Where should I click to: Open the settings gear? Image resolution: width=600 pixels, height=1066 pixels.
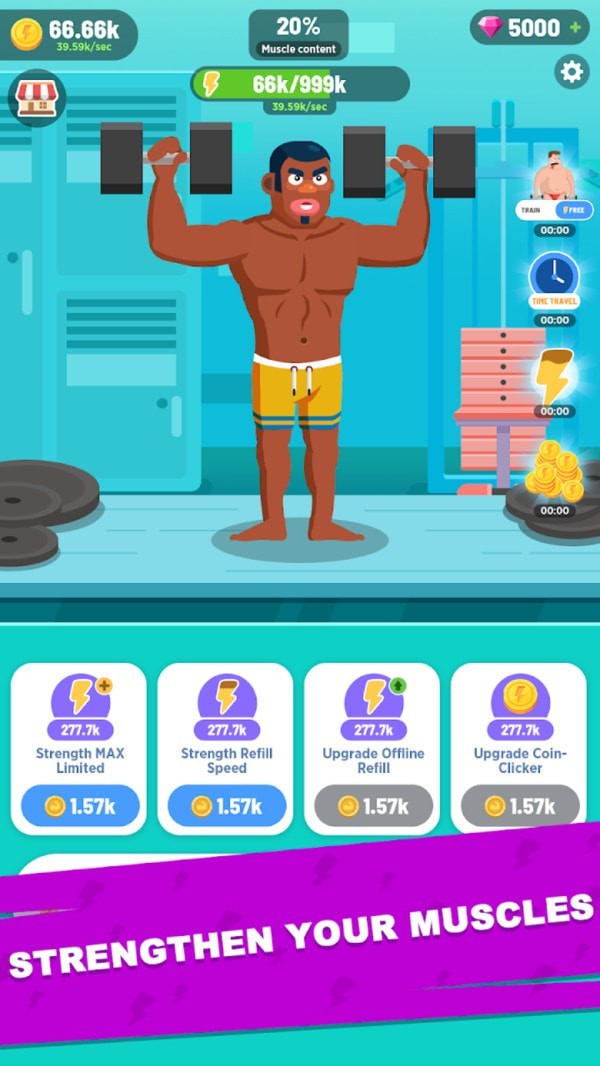point(572,72)
